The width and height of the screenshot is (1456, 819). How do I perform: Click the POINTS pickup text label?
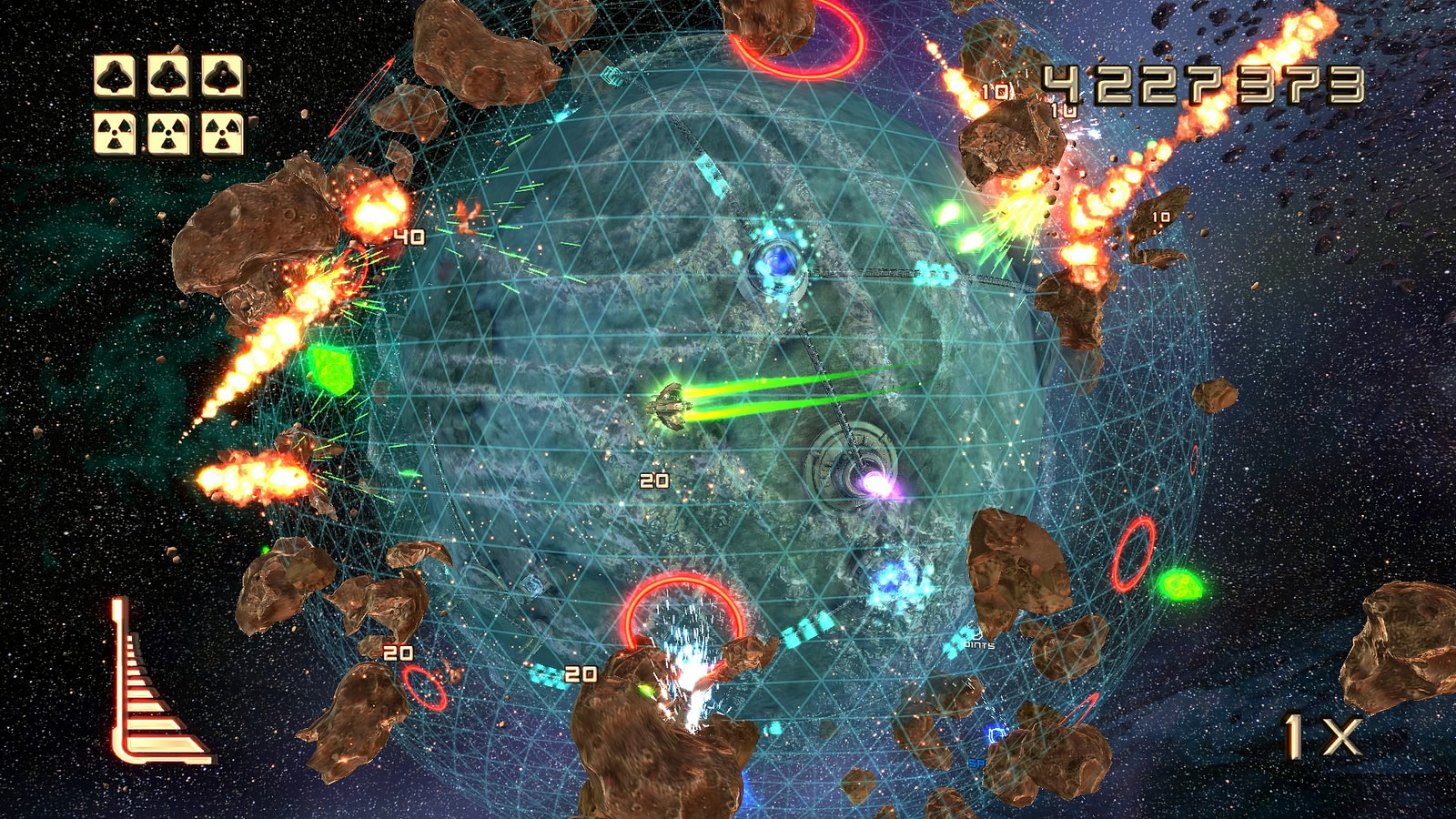(x=978, y=642)
